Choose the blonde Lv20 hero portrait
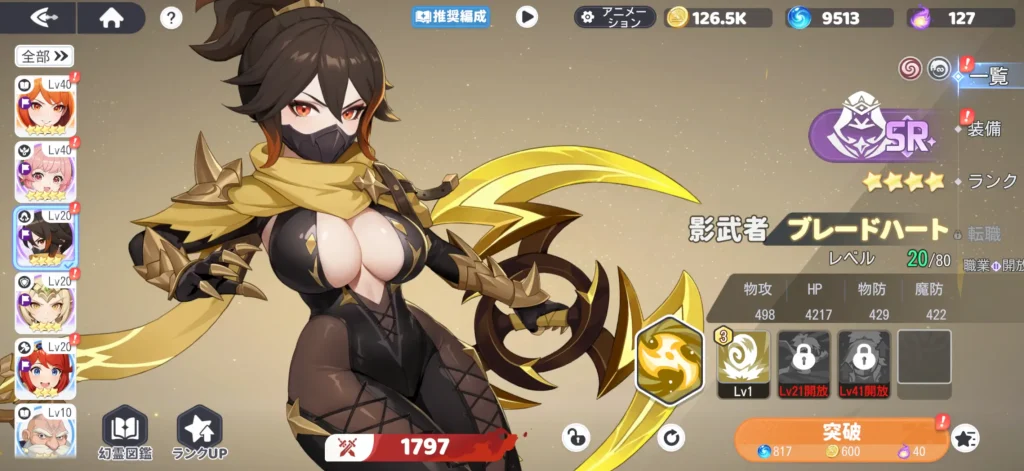Screen dimensions: 1024x471 (45, 303)
